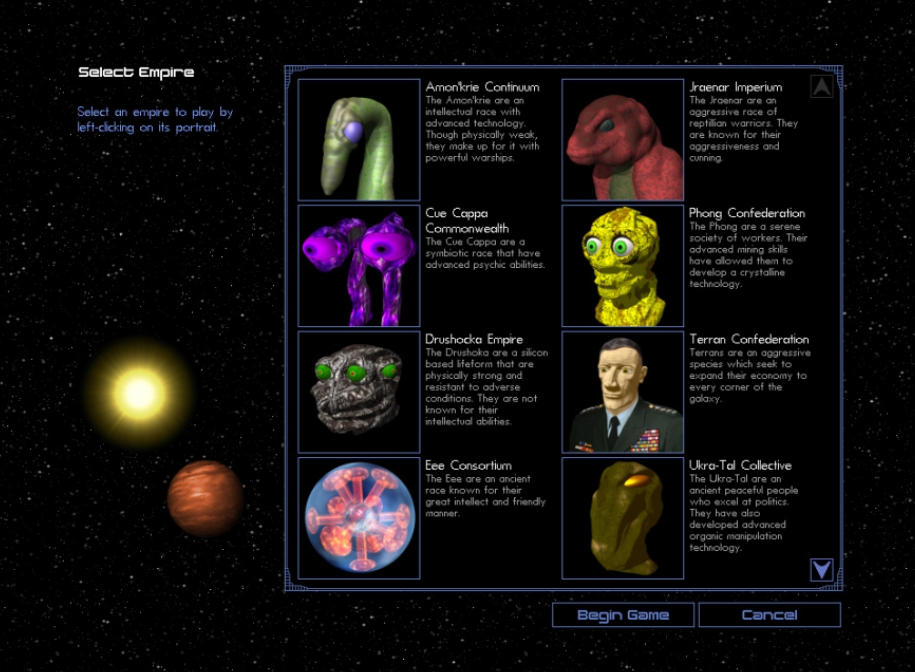Click the scroll up arrow
The height and width of the screenshot is (672, 915).
[x=821, y=87]
